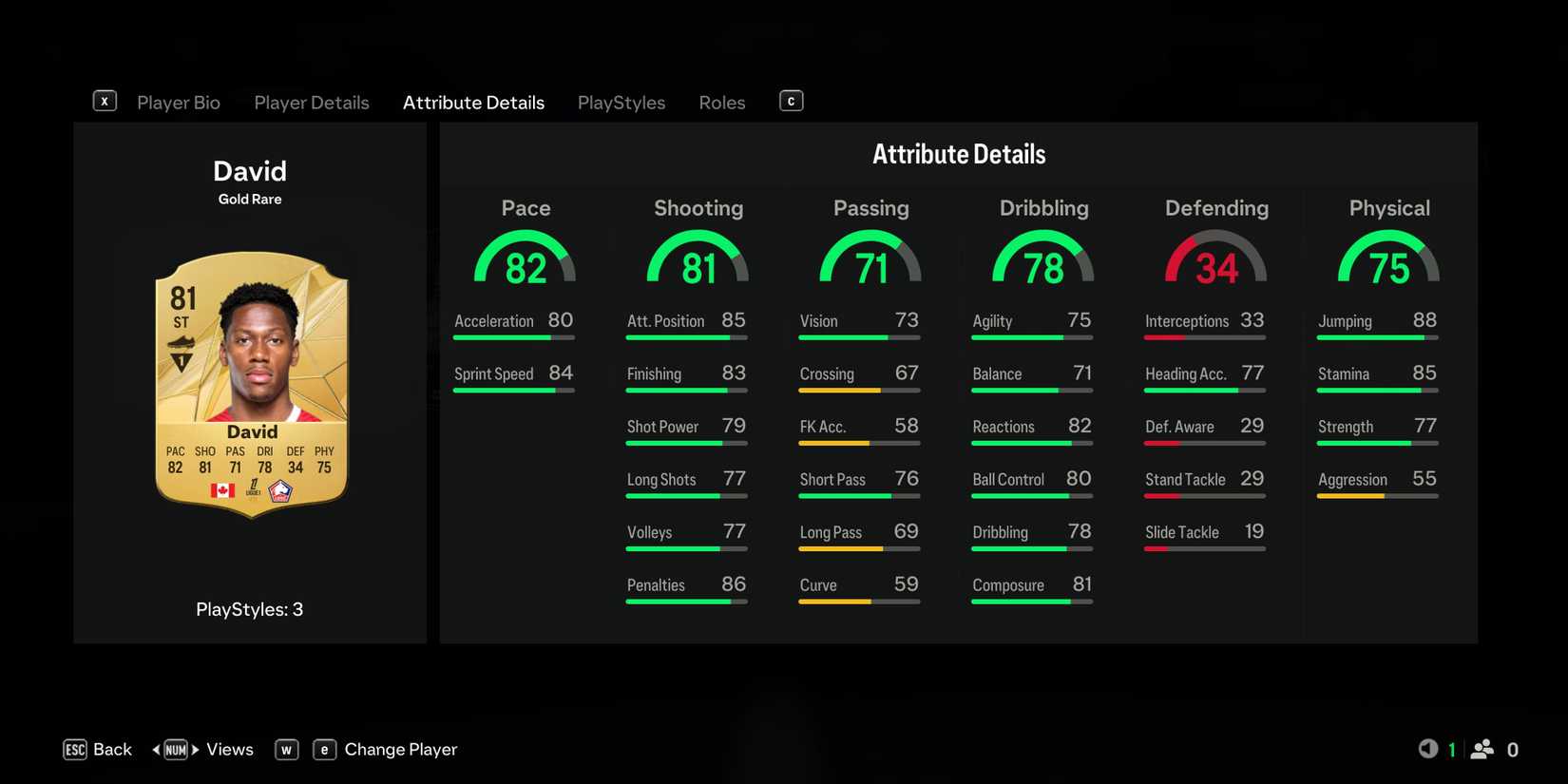This screenshot has width=1568, height=784.
Task: Open the Player Bio tab
Action: coord(179,102)
